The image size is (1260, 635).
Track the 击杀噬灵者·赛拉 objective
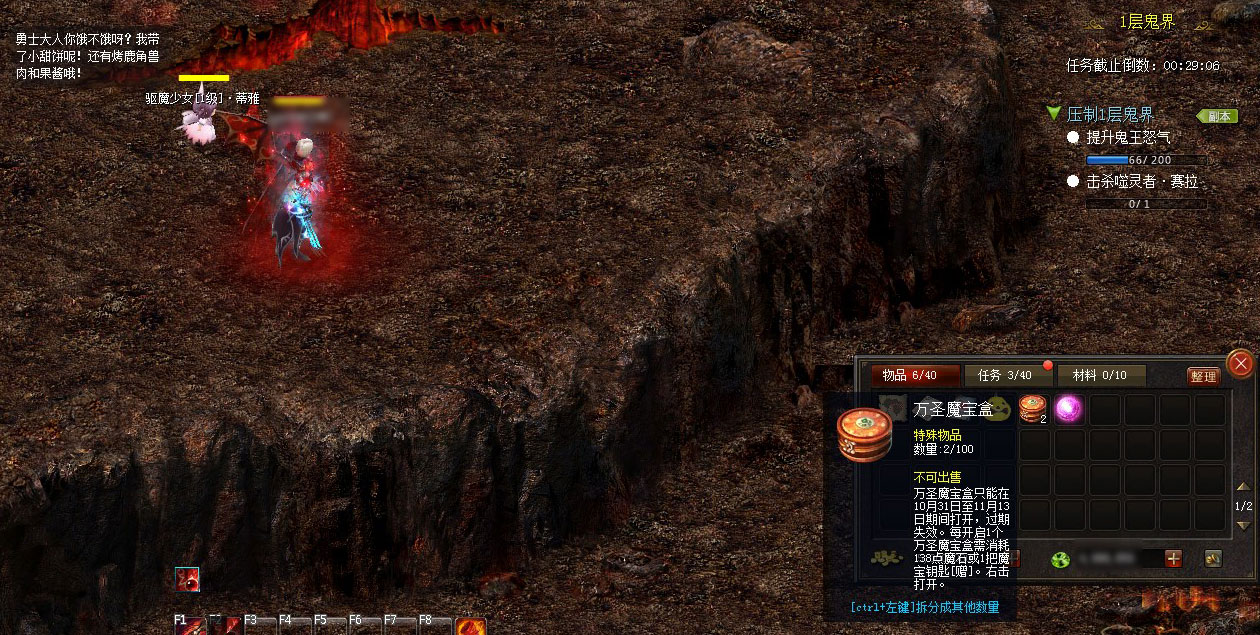tap(1142, 182)
